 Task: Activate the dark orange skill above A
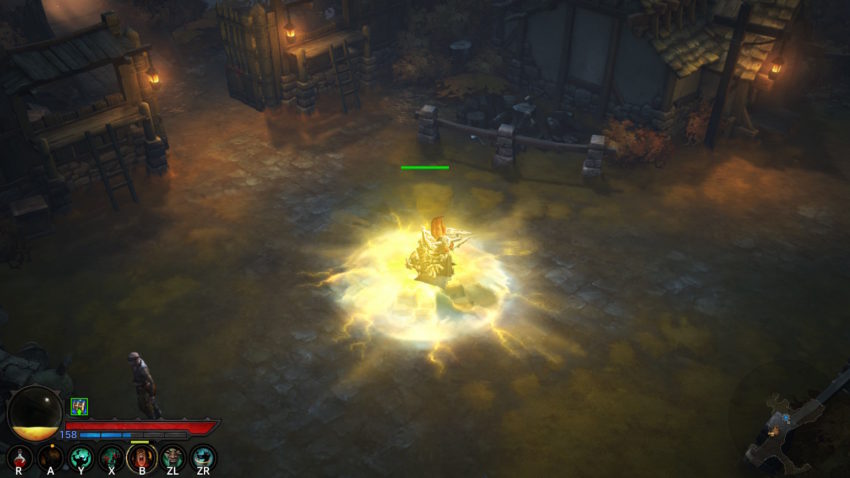click(50, 457)
